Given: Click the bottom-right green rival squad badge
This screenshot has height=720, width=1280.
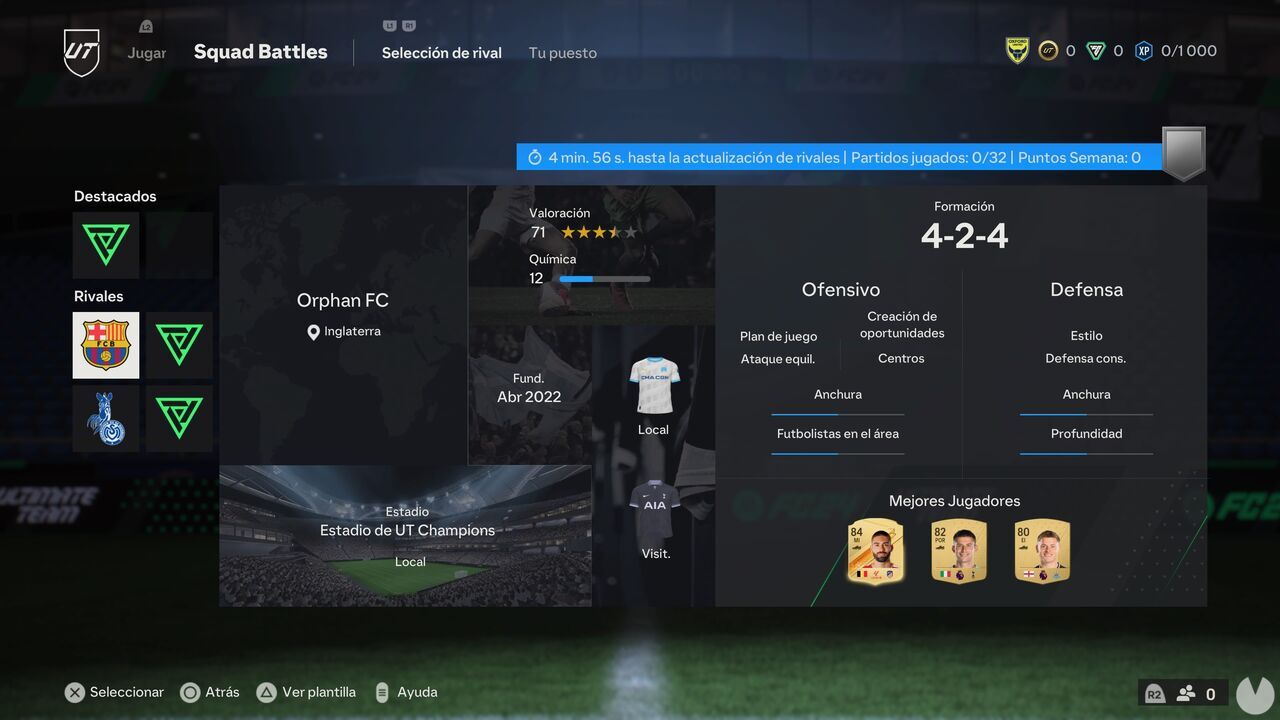Looking at the screenshot, I should [179, 417].
